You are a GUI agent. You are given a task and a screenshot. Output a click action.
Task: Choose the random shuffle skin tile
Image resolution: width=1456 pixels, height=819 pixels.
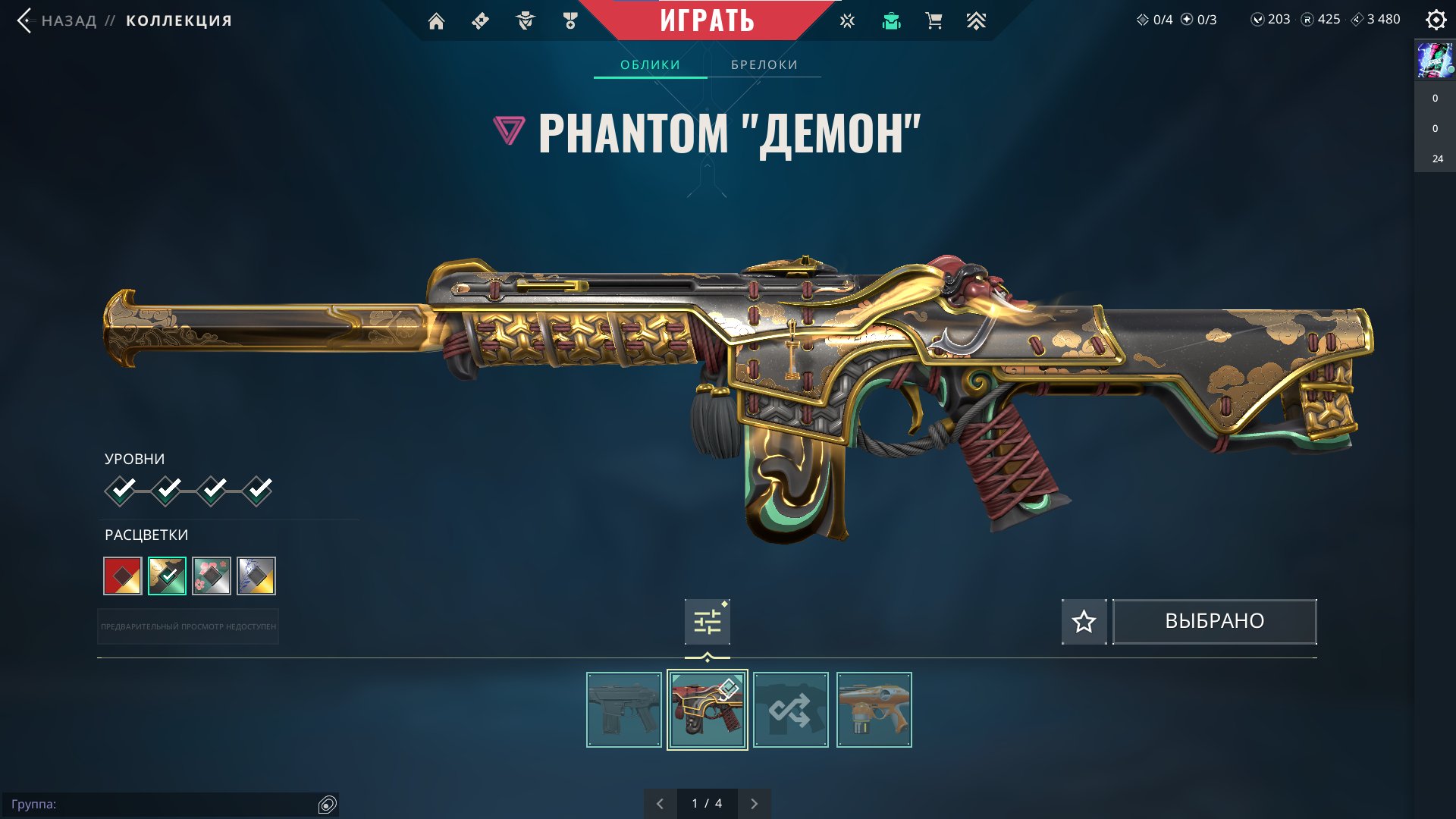pos(791,710)
